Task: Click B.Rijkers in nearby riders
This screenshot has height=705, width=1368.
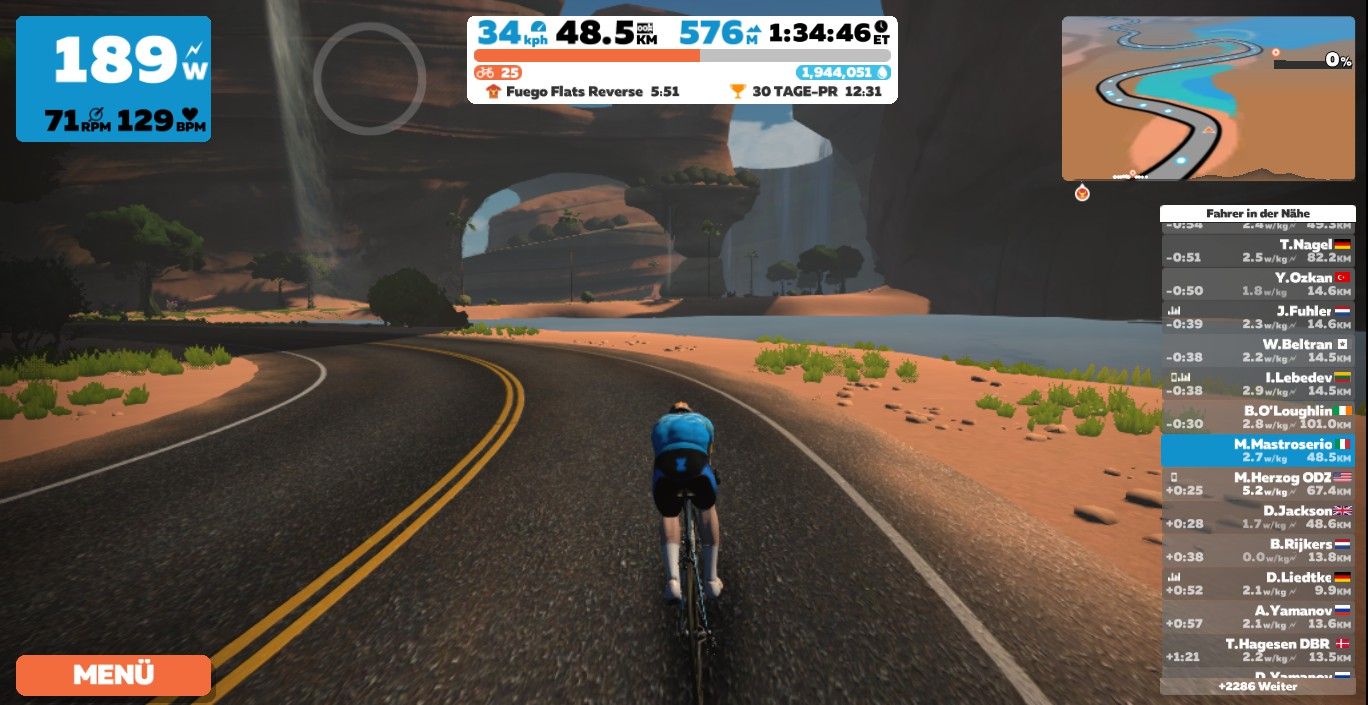Action: 1257,550
